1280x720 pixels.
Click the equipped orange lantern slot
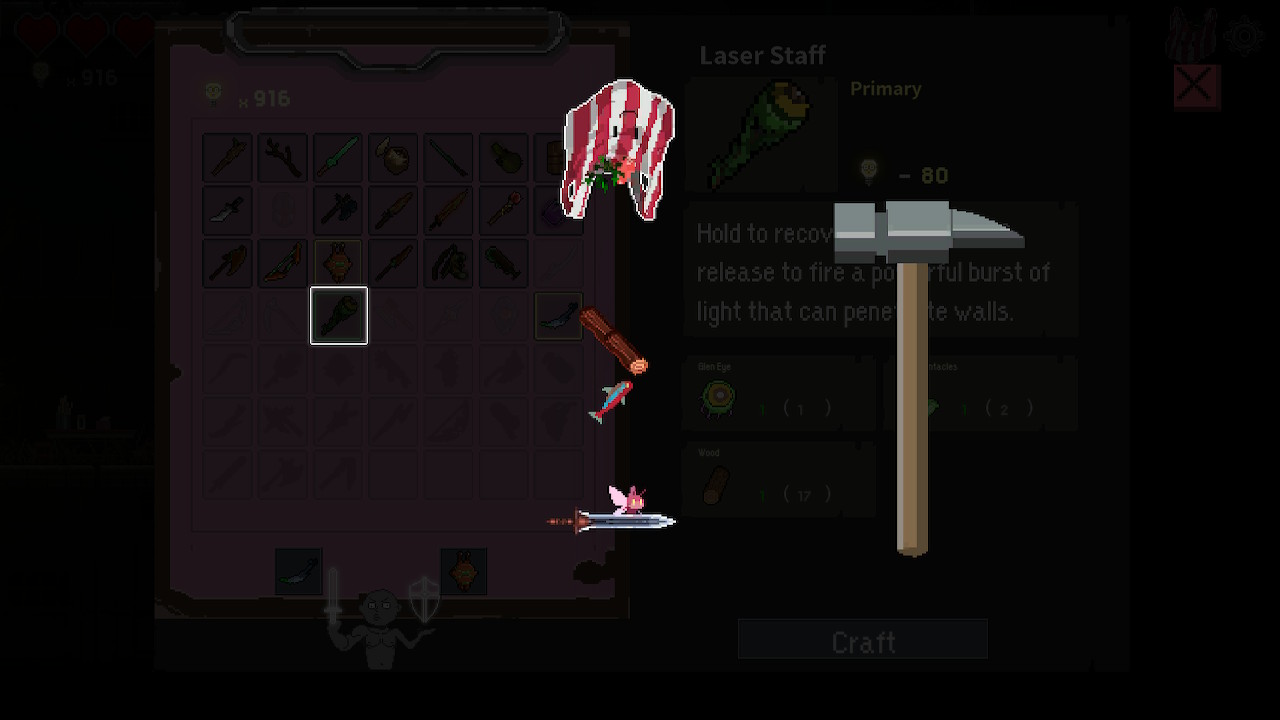[x=464, y=571]
